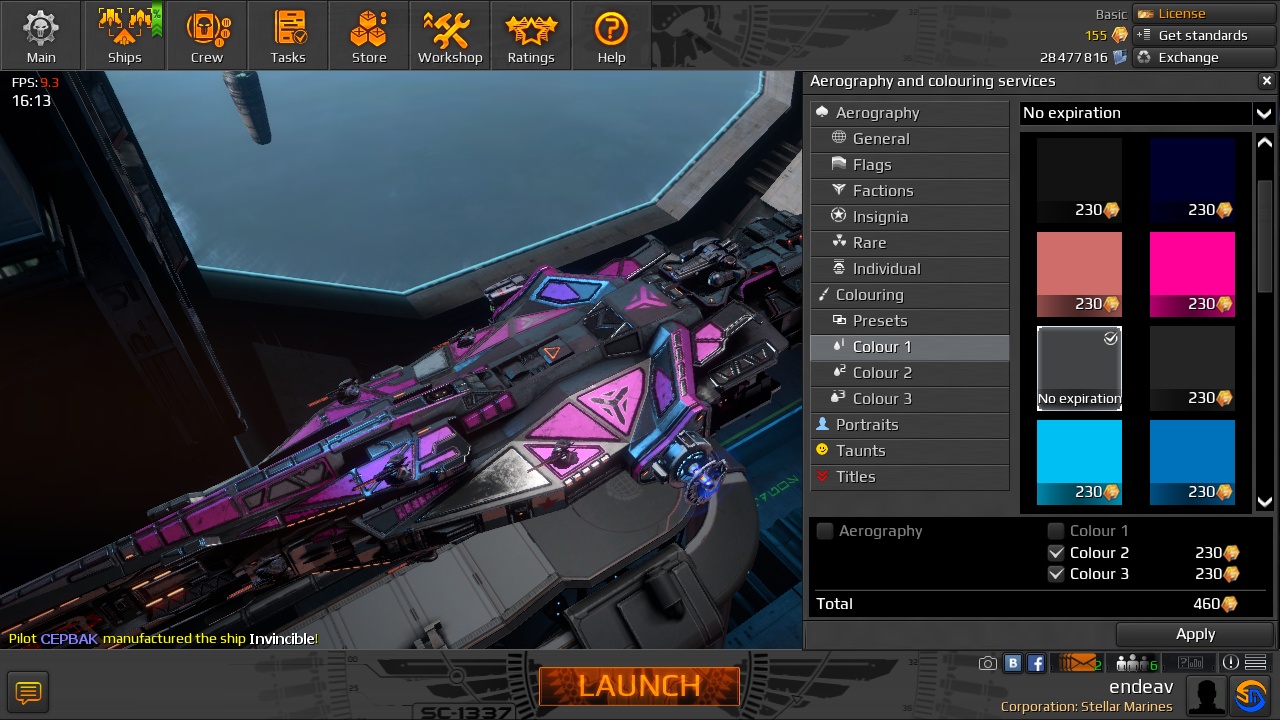Open the Crew menu
This screenshot has width=1280, height=720.
coord(207,36)
